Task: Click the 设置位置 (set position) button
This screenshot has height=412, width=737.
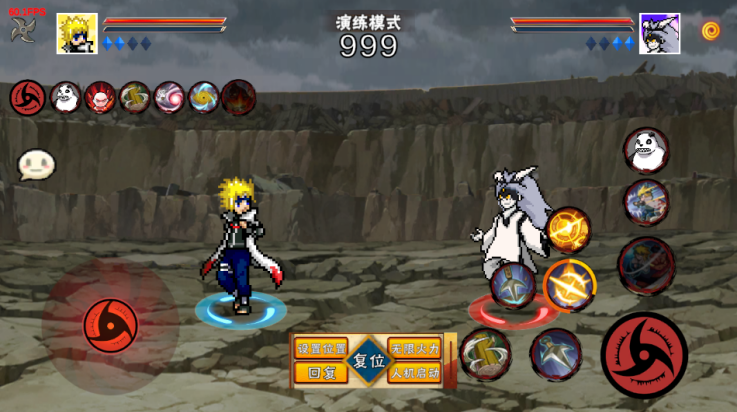Action: [321, 349]
